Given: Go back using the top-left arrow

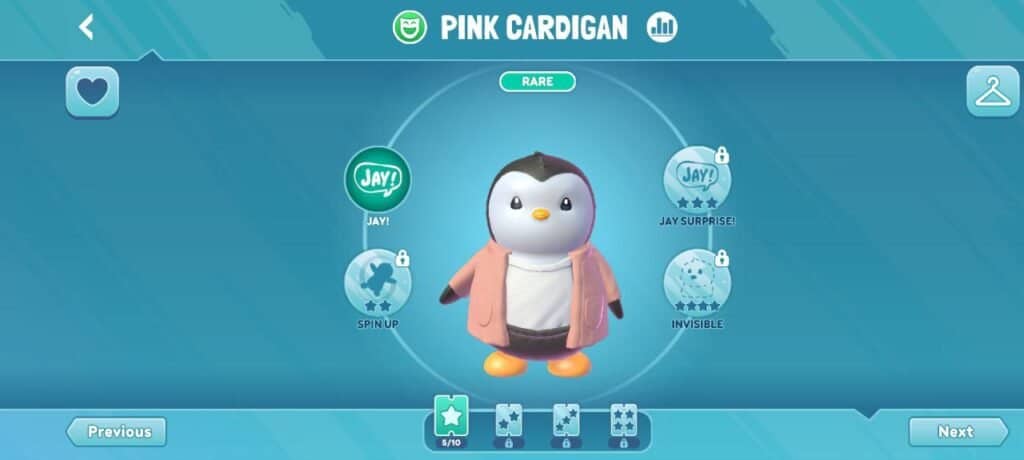Looking at the screenshot, I should pos(86,27).
